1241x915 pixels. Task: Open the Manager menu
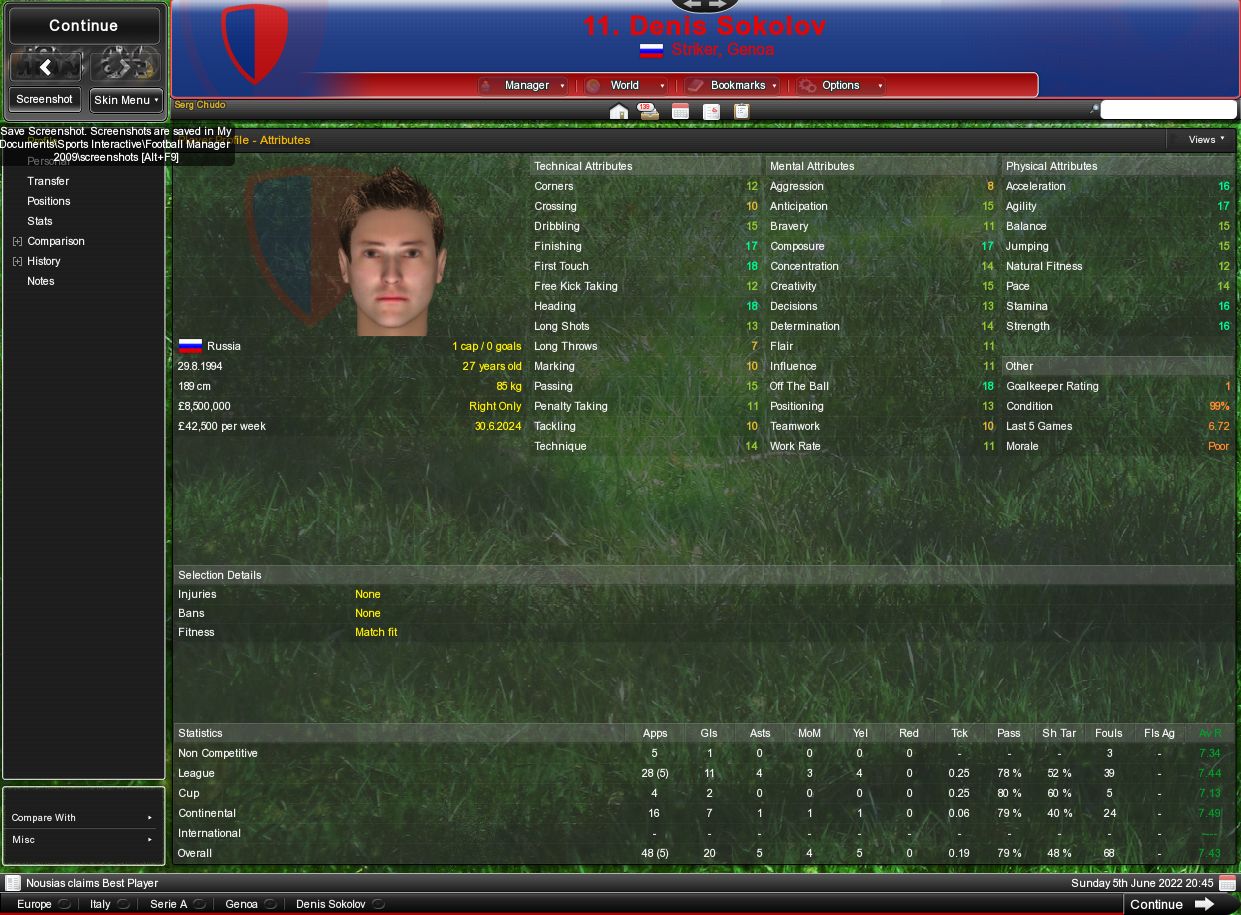tap(525, 86)
